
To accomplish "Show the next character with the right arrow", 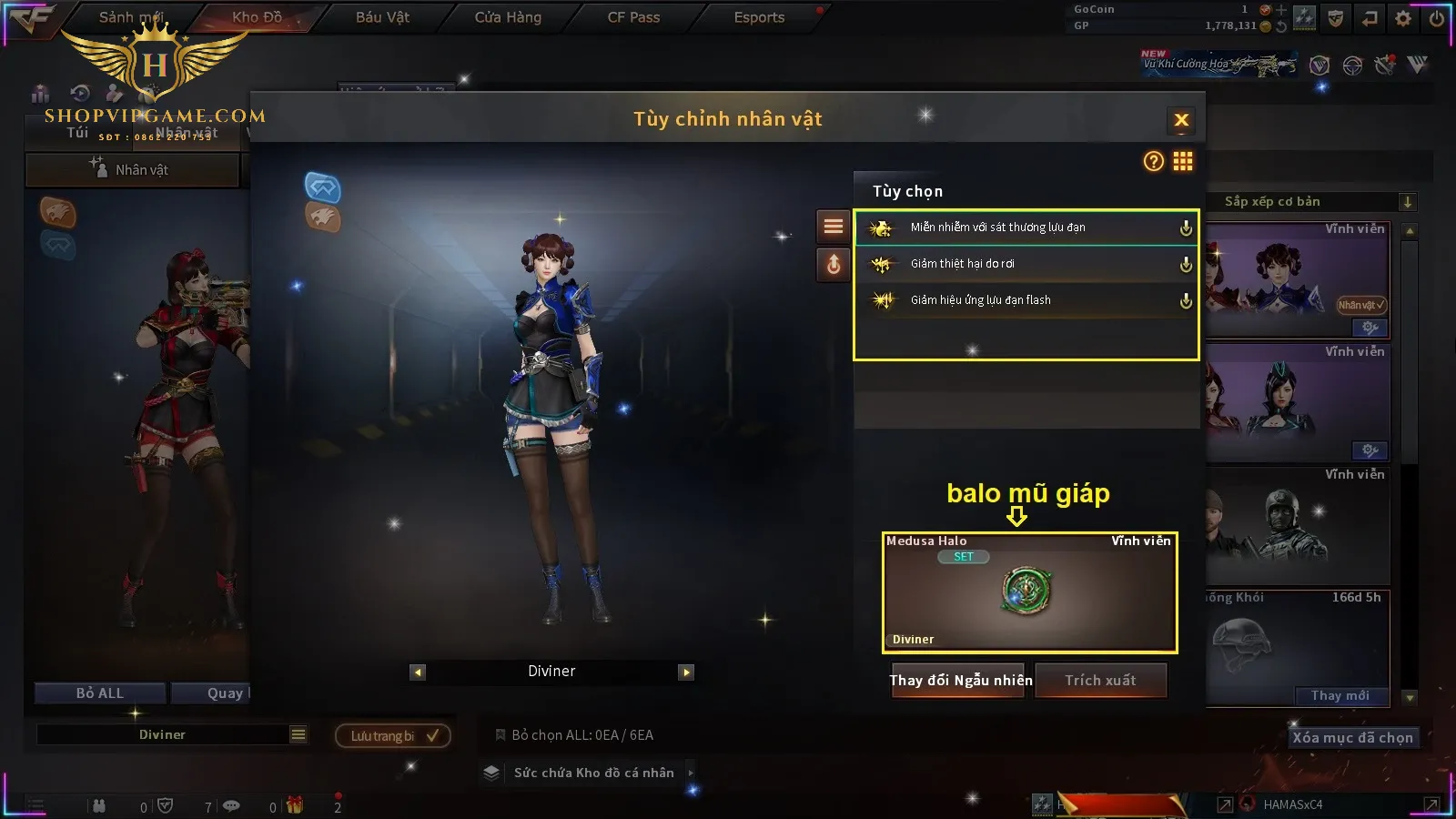I will (686, 672).
